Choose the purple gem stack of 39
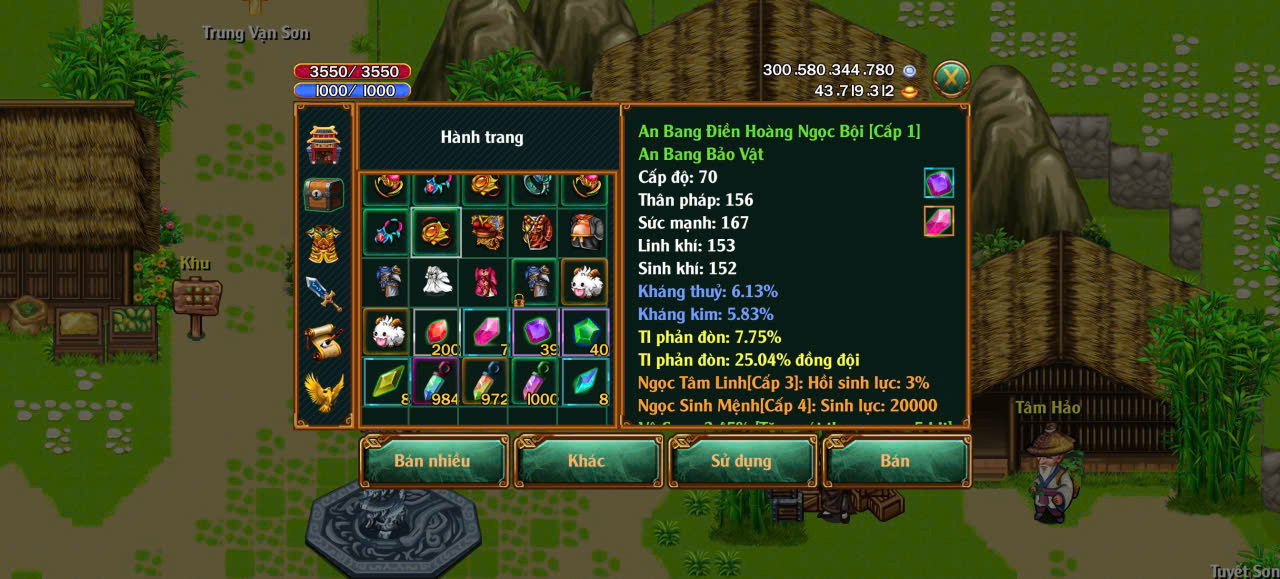 click(536, 333)
